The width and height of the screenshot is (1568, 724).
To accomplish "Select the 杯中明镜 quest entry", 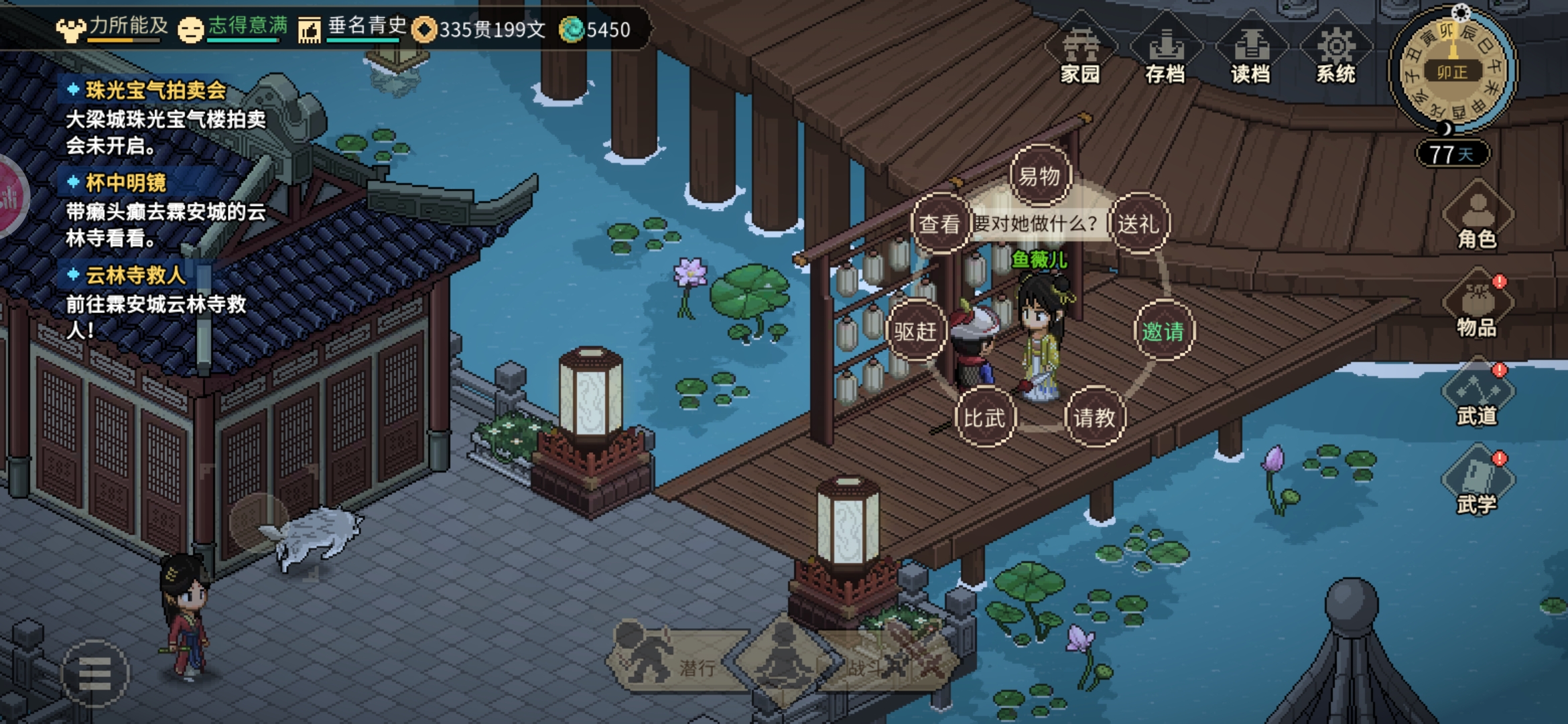I will point(126,182).
